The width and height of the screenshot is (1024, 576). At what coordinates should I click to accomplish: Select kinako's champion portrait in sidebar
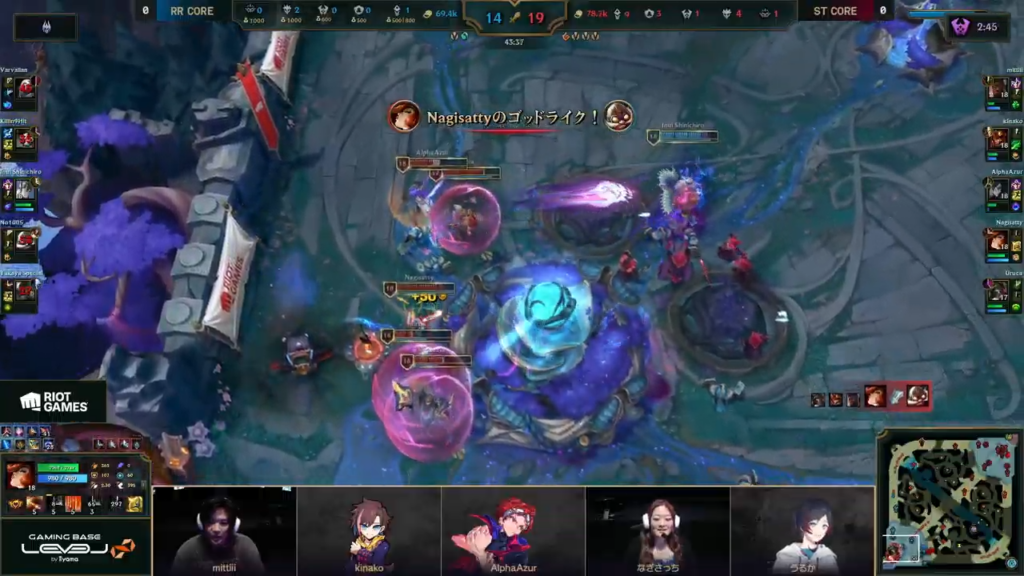[997, 140]
